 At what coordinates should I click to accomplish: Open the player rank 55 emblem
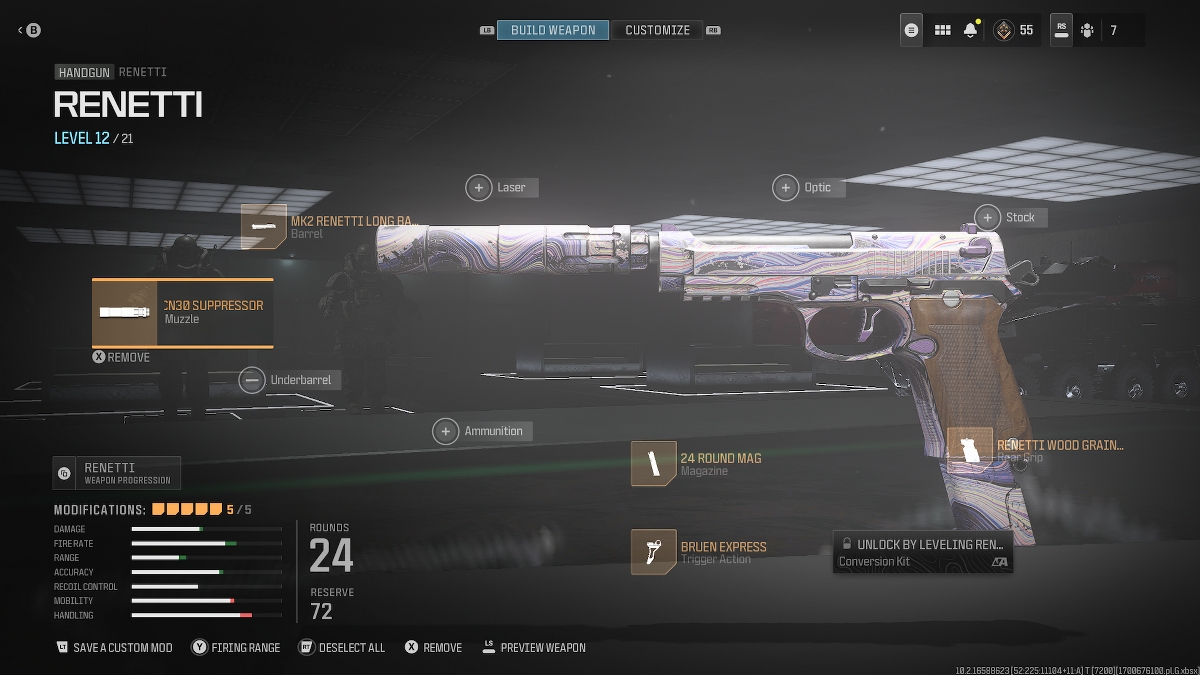click(1001, 30)
